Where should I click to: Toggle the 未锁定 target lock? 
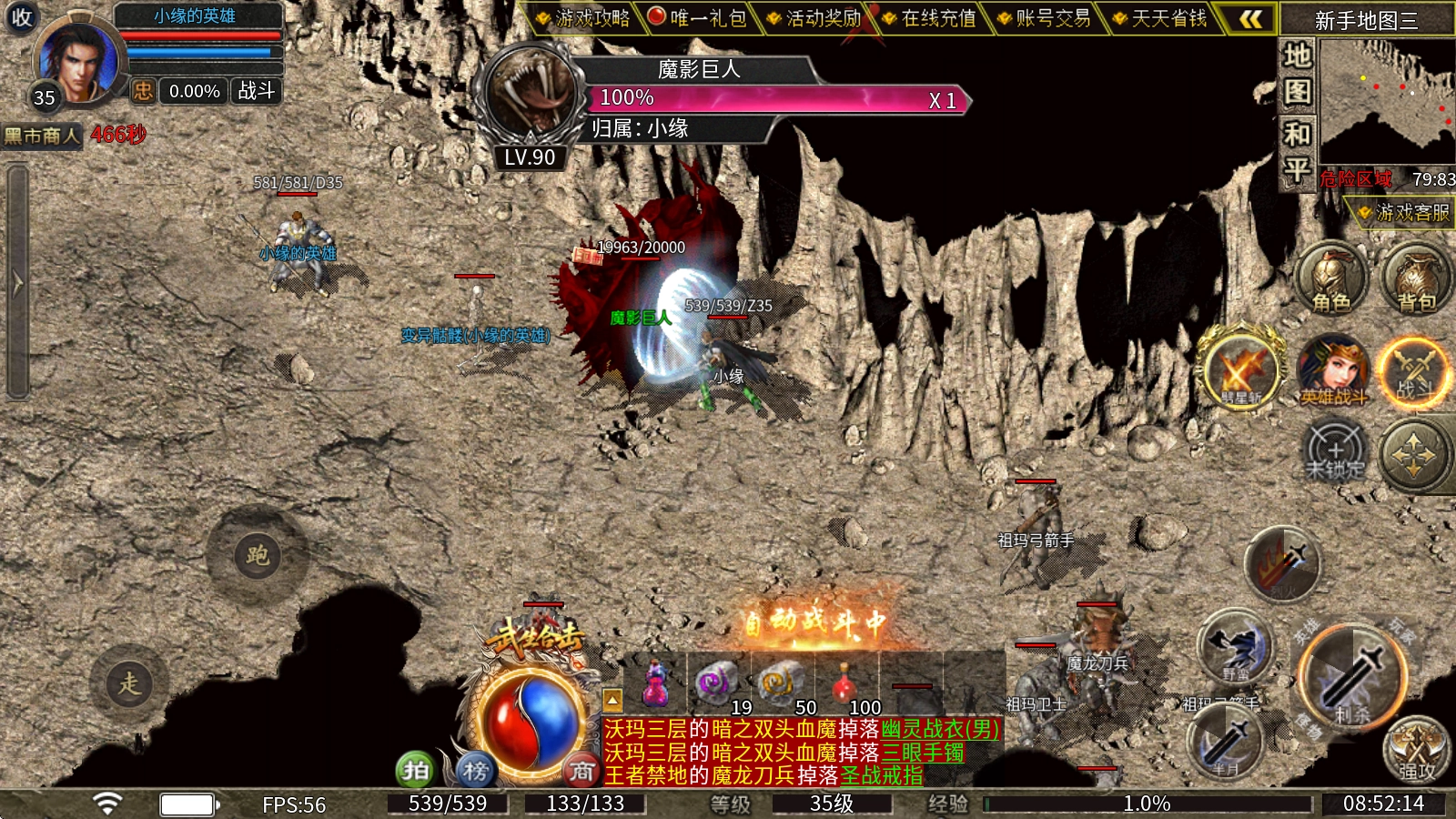point(1335,452)
